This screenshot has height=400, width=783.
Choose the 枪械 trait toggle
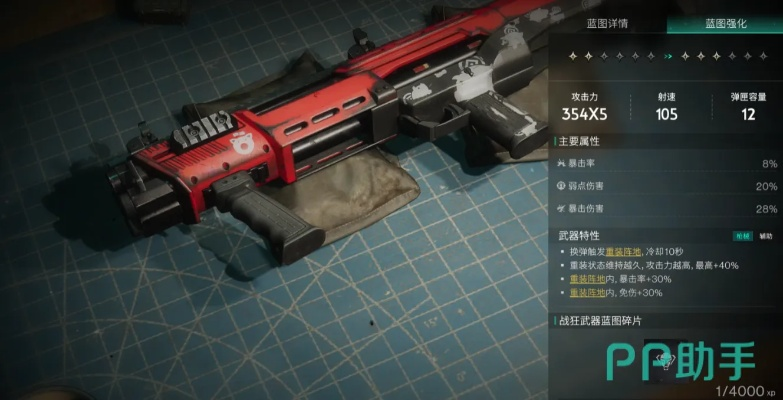click(743, 236)
